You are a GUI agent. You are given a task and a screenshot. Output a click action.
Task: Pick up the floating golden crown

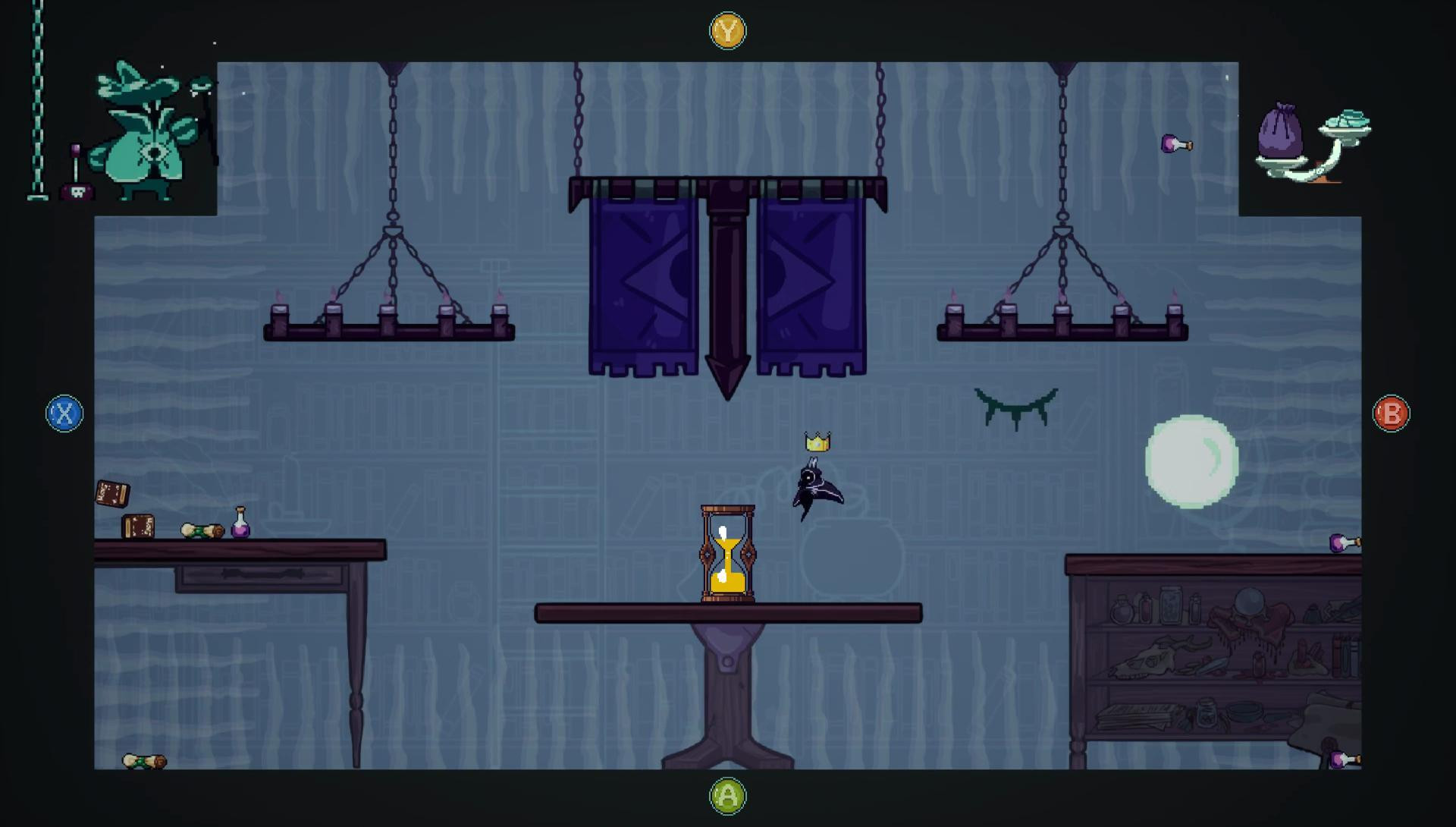pos(816,440)
